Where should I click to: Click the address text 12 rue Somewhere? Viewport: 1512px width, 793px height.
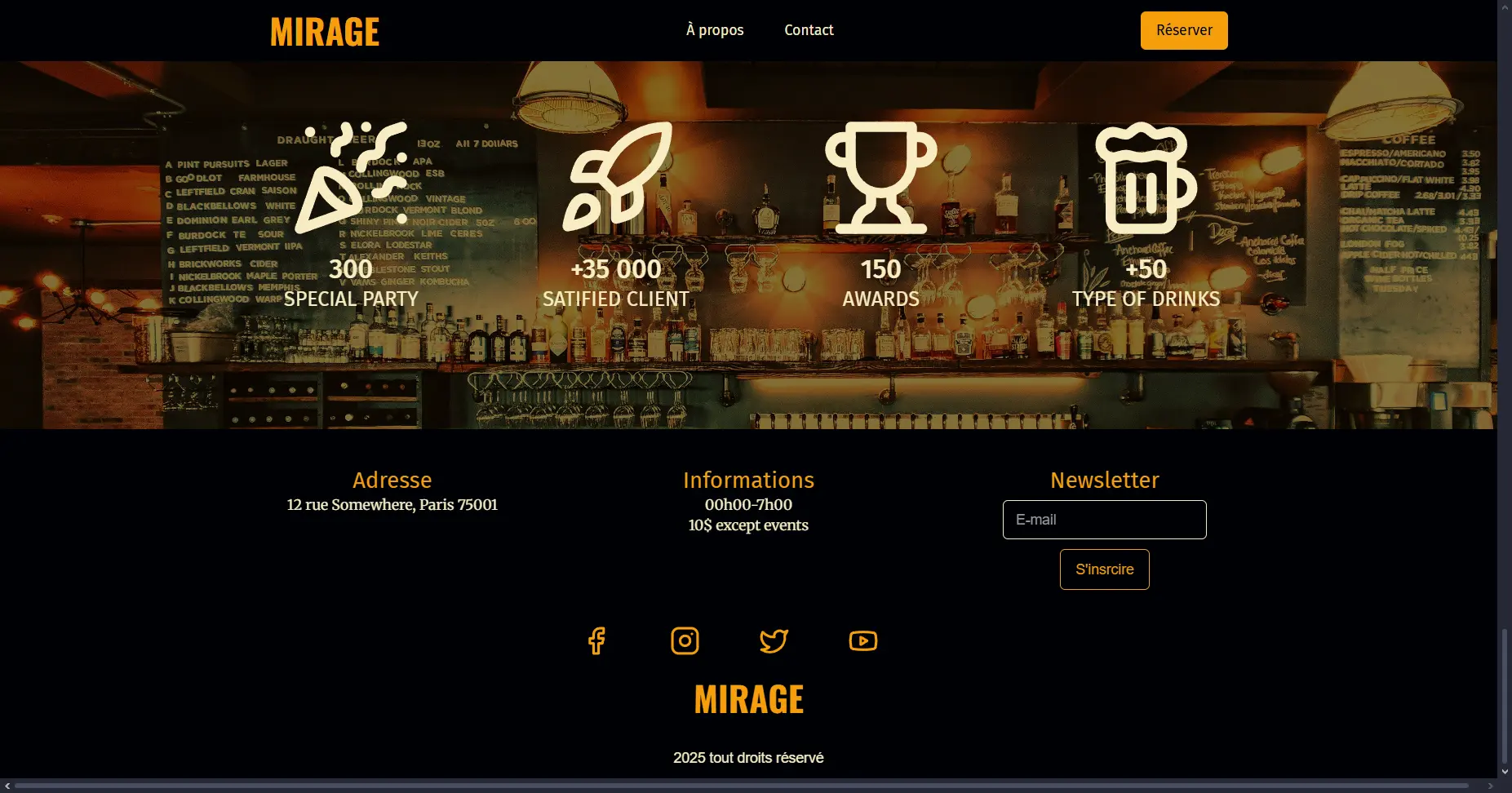pyautogui.click(x=392, y=504)
